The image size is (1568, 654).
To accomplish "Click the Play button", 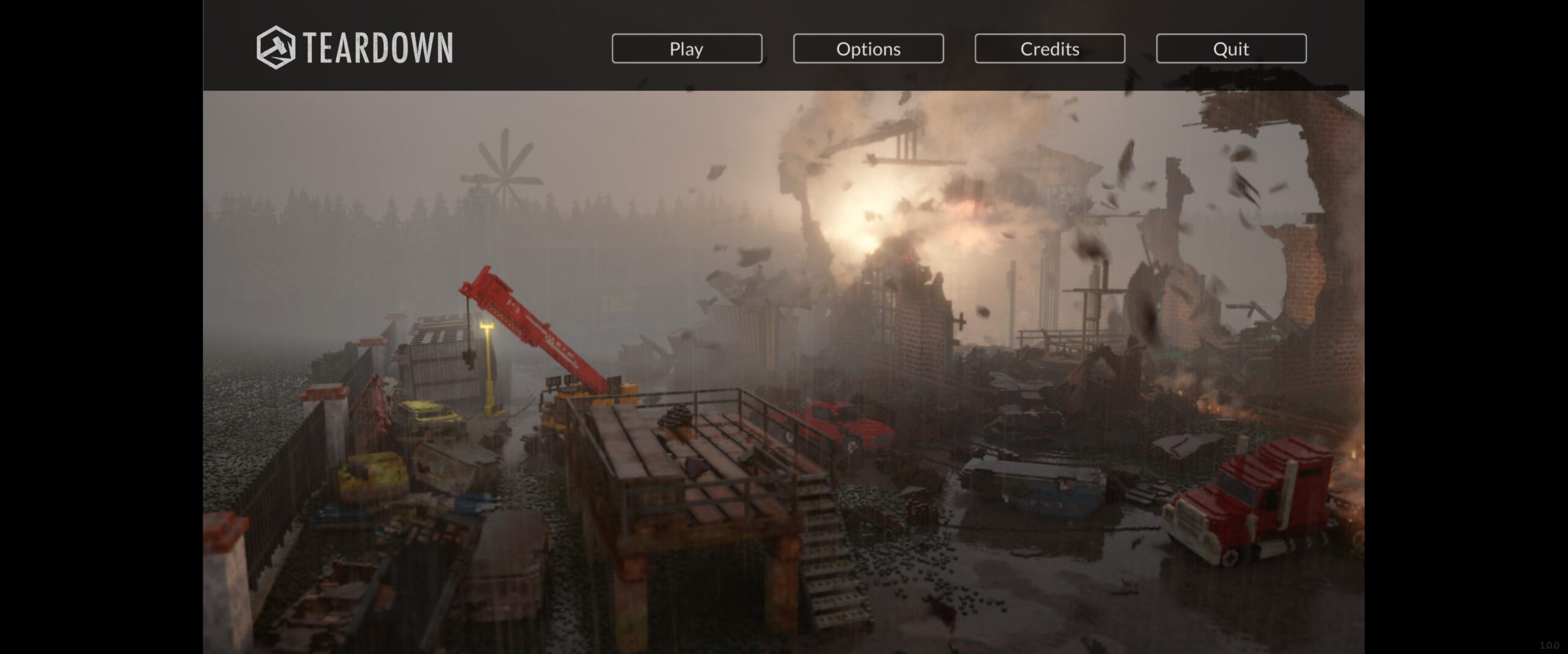I will click(687, 48).
